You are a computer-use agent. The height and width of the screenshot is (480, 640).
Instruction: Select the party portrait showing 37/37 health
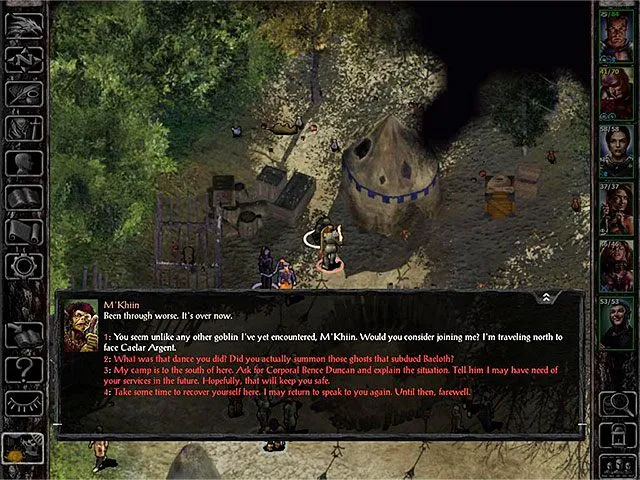tap(615, 210)
